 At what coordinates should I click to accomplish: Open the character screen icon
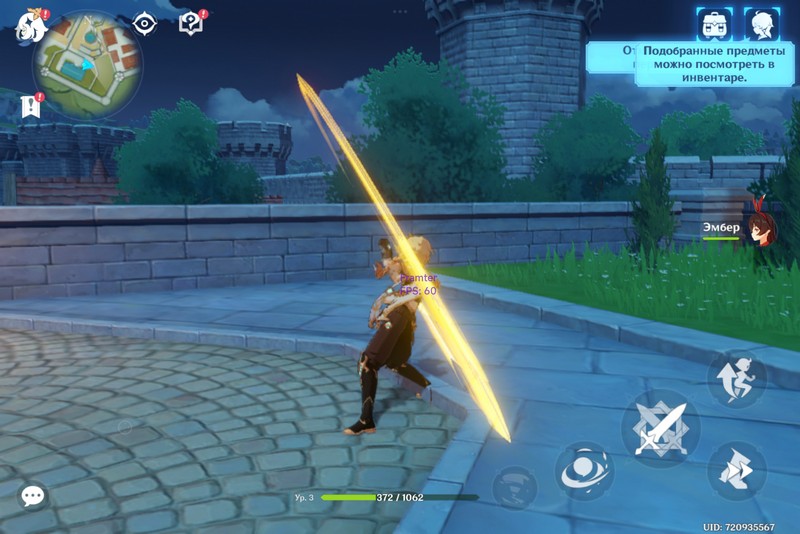coord(761,23)
